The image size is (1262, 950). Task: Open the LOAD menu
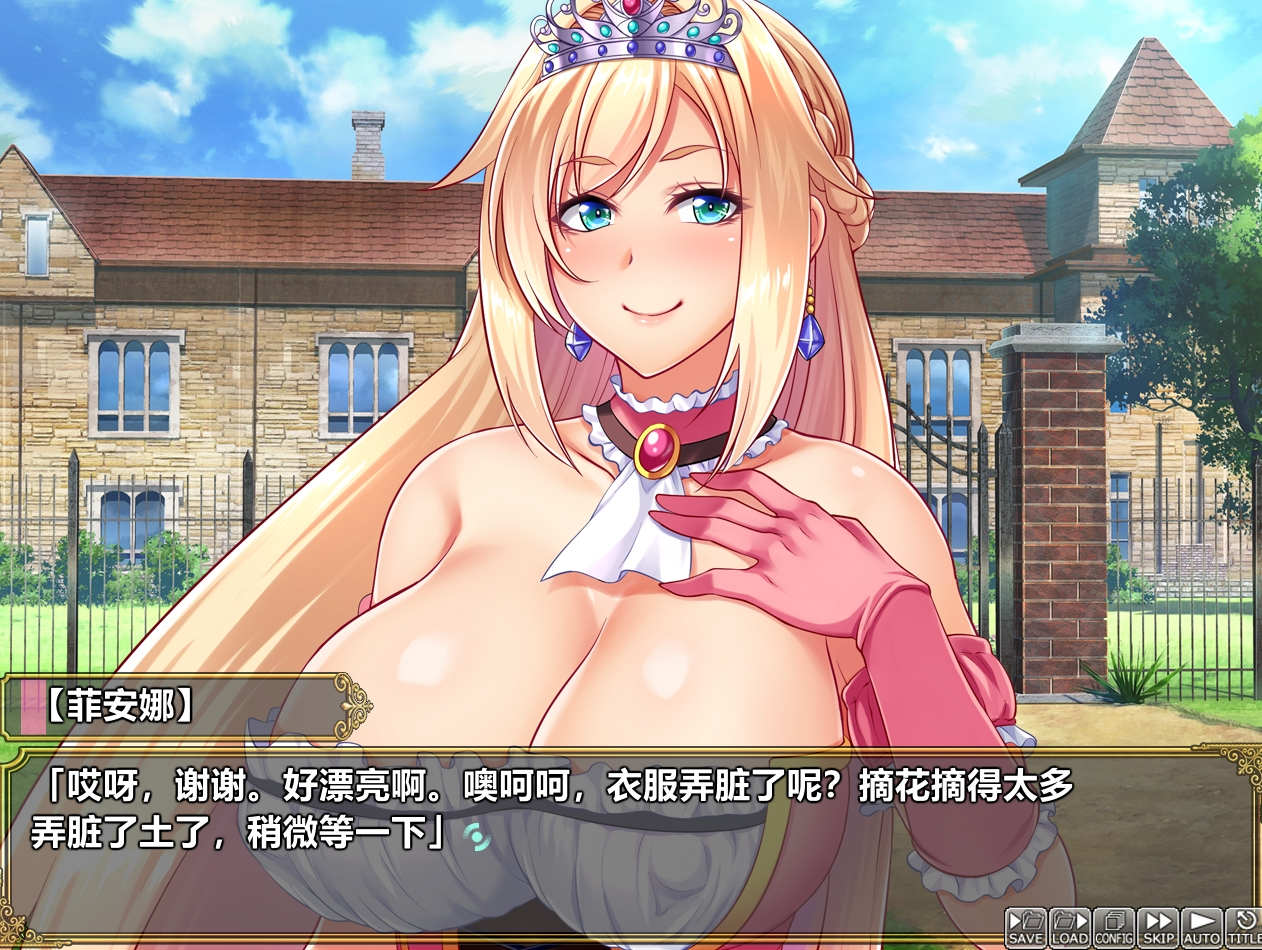[x=1069, y=927]
